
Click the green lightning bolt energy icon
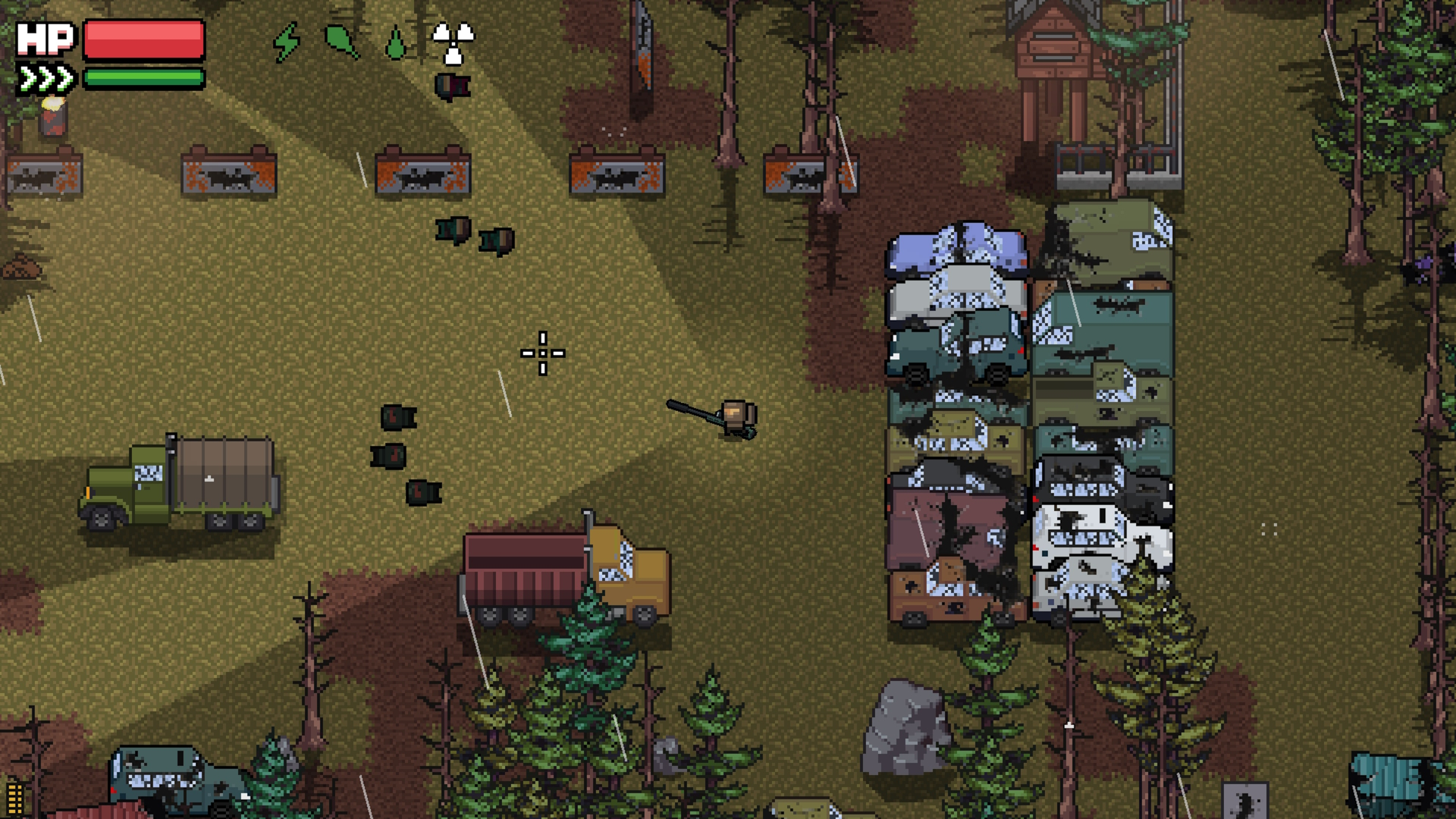pyautogui.click(x=287, y=42)
